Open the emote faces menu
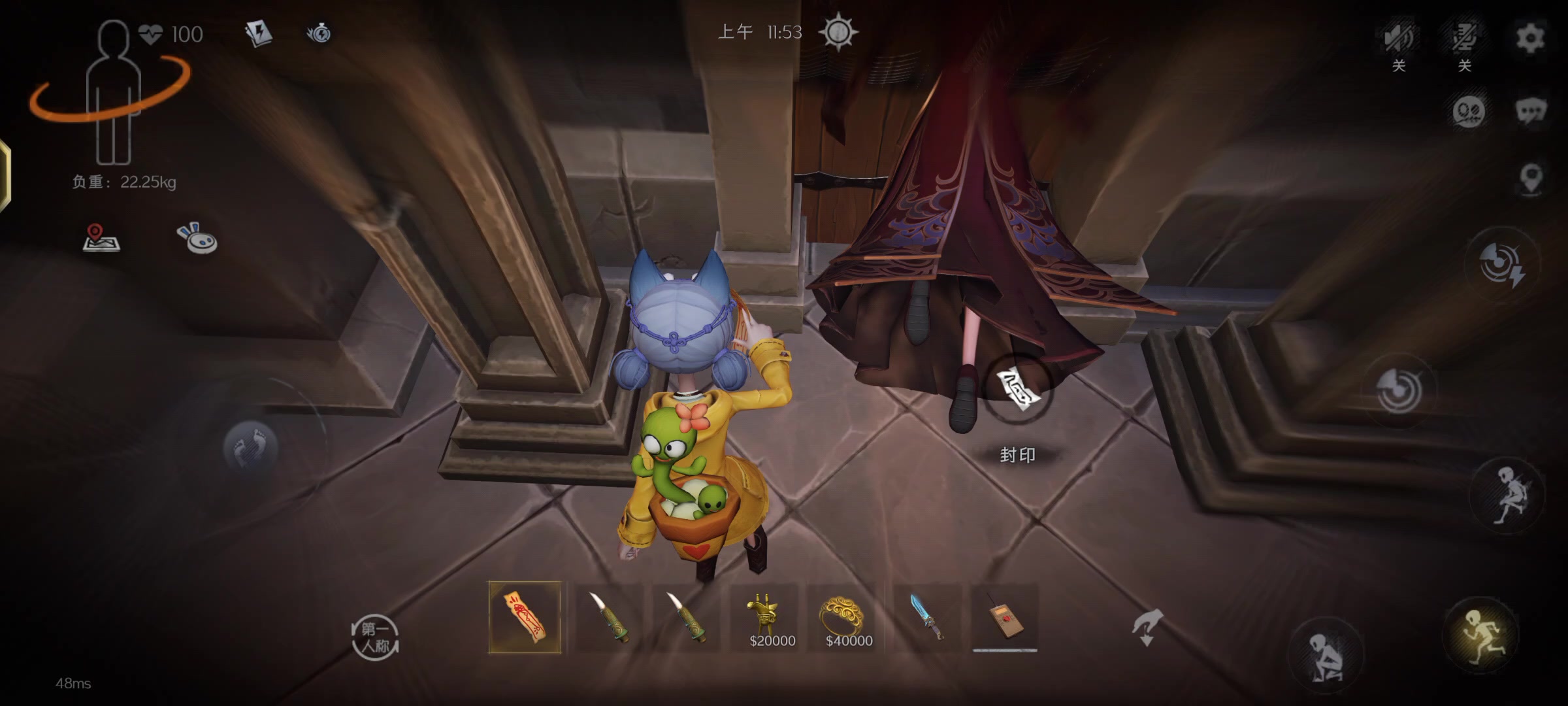Image resolution: width=1568 pixels, height=706 pixels. click(1468, 111)
